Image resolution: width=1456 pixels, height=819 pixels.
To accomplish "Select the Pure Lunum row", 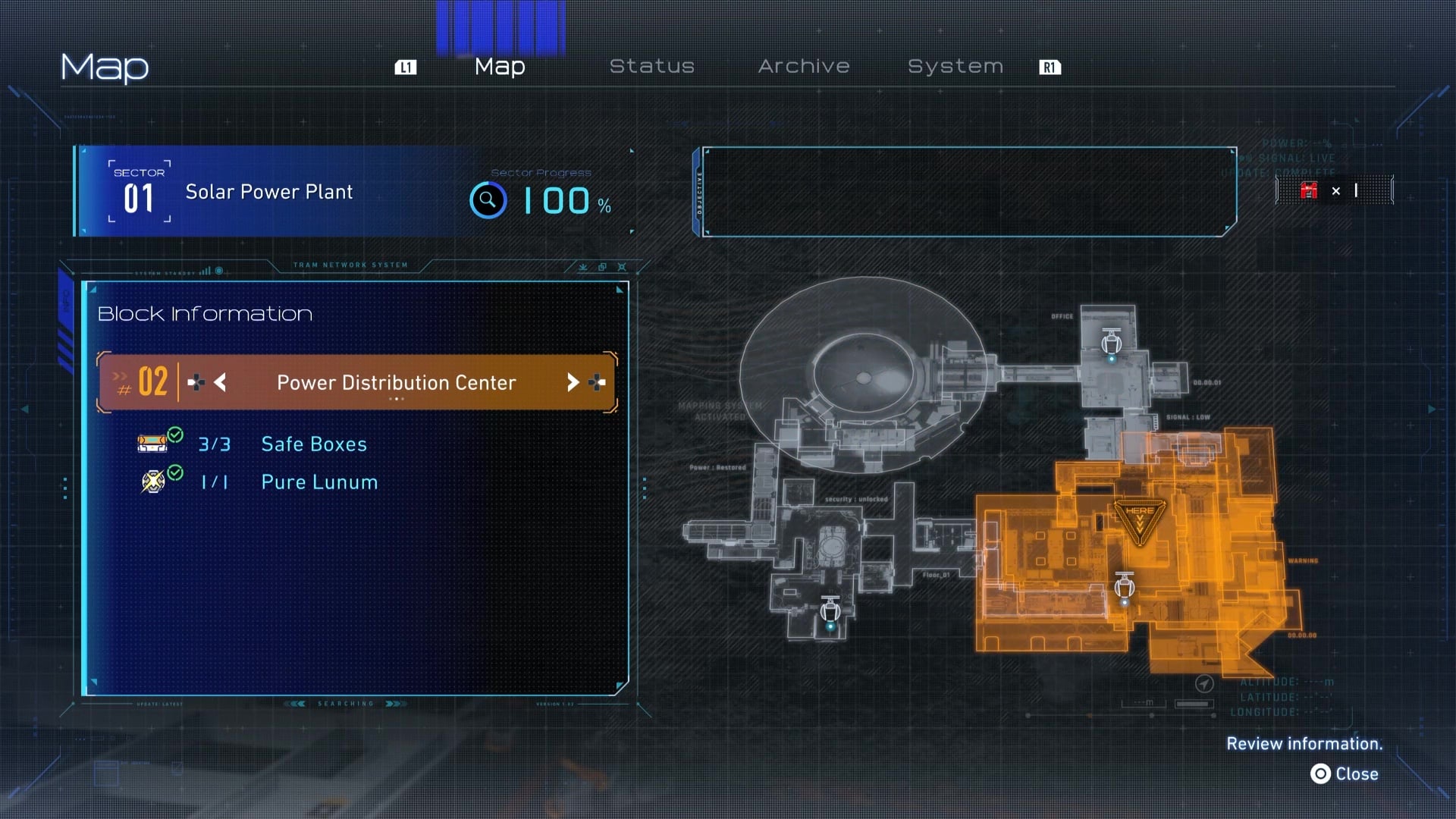I will 318,482.
